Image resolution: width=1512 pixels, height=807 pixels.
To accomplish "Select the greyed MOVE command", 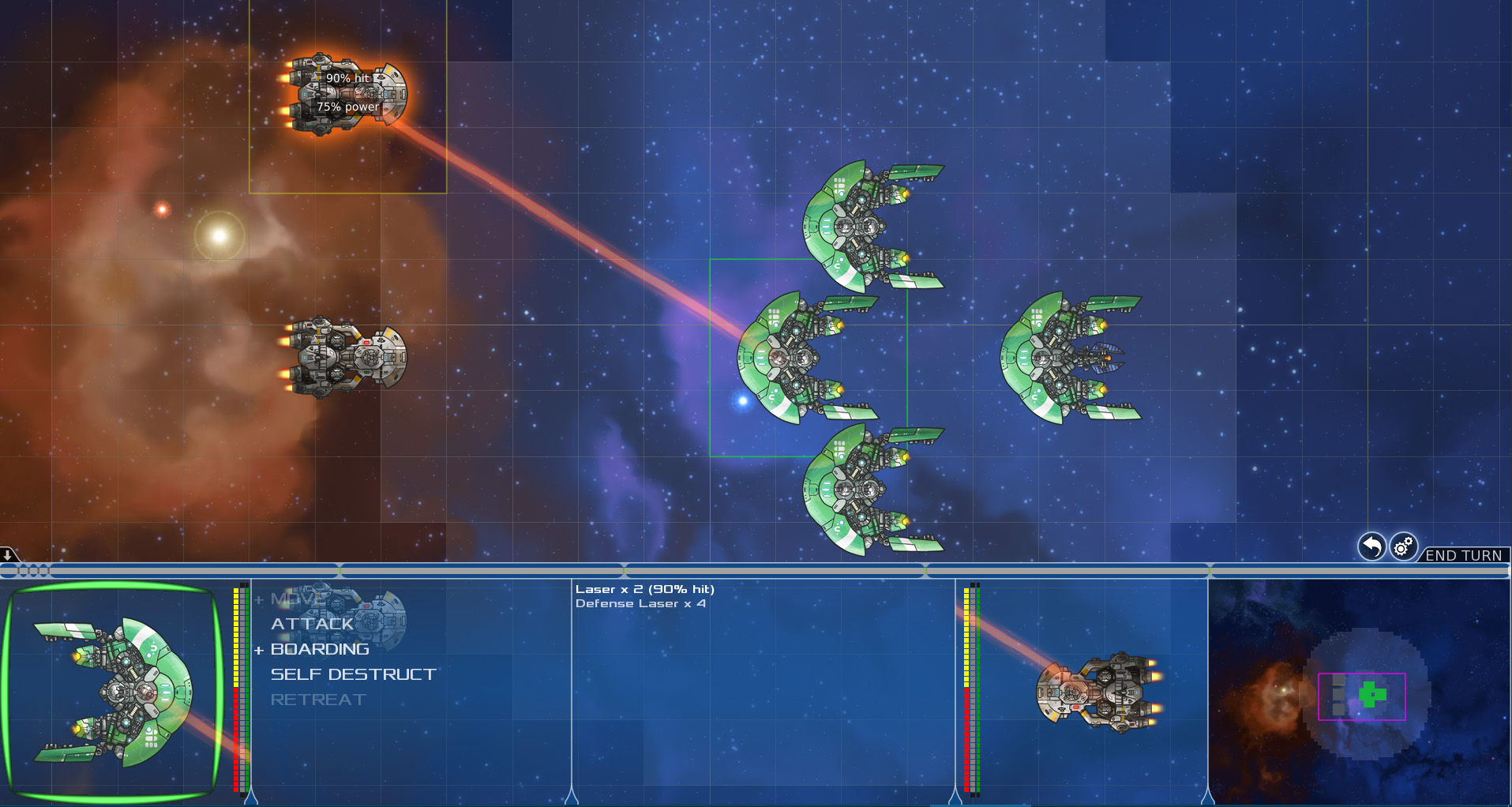I will (298, 599).
